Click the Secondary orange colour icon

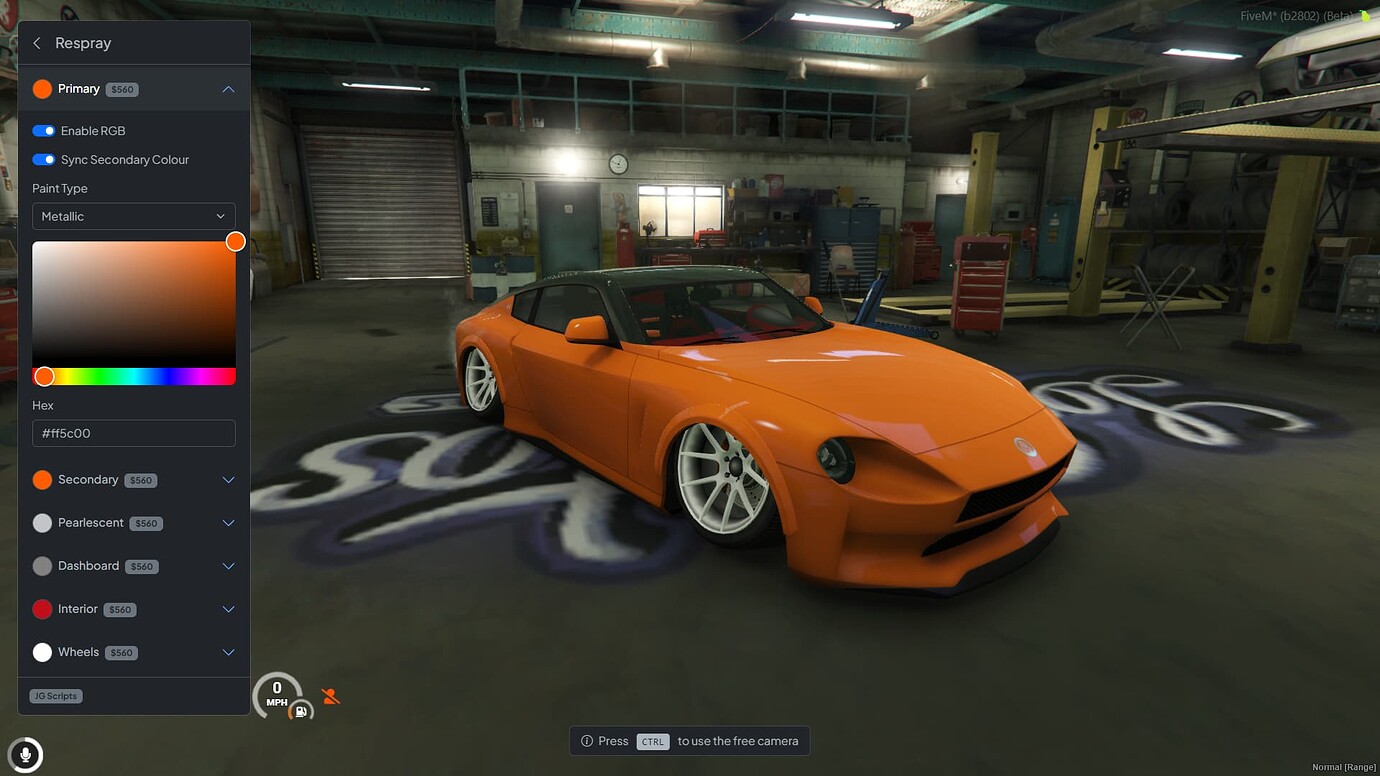pyautogui.click(x=42, y=480)
